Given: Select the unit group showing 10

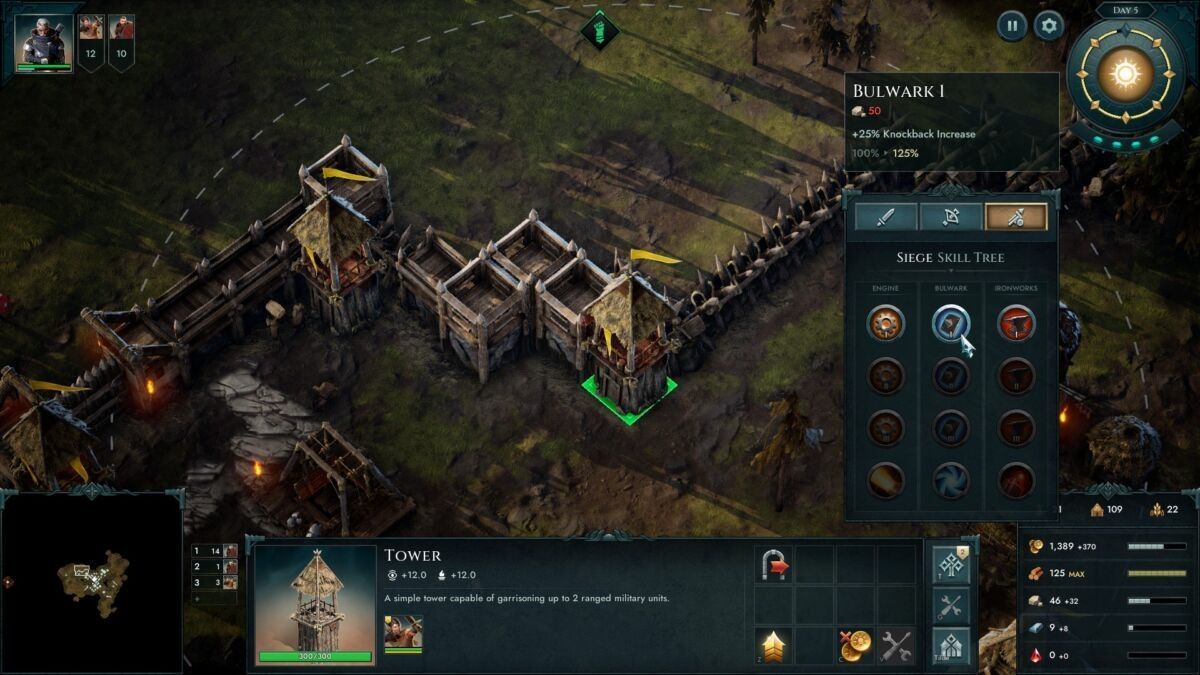Looking at the screenshot, I should pos(122,42).
